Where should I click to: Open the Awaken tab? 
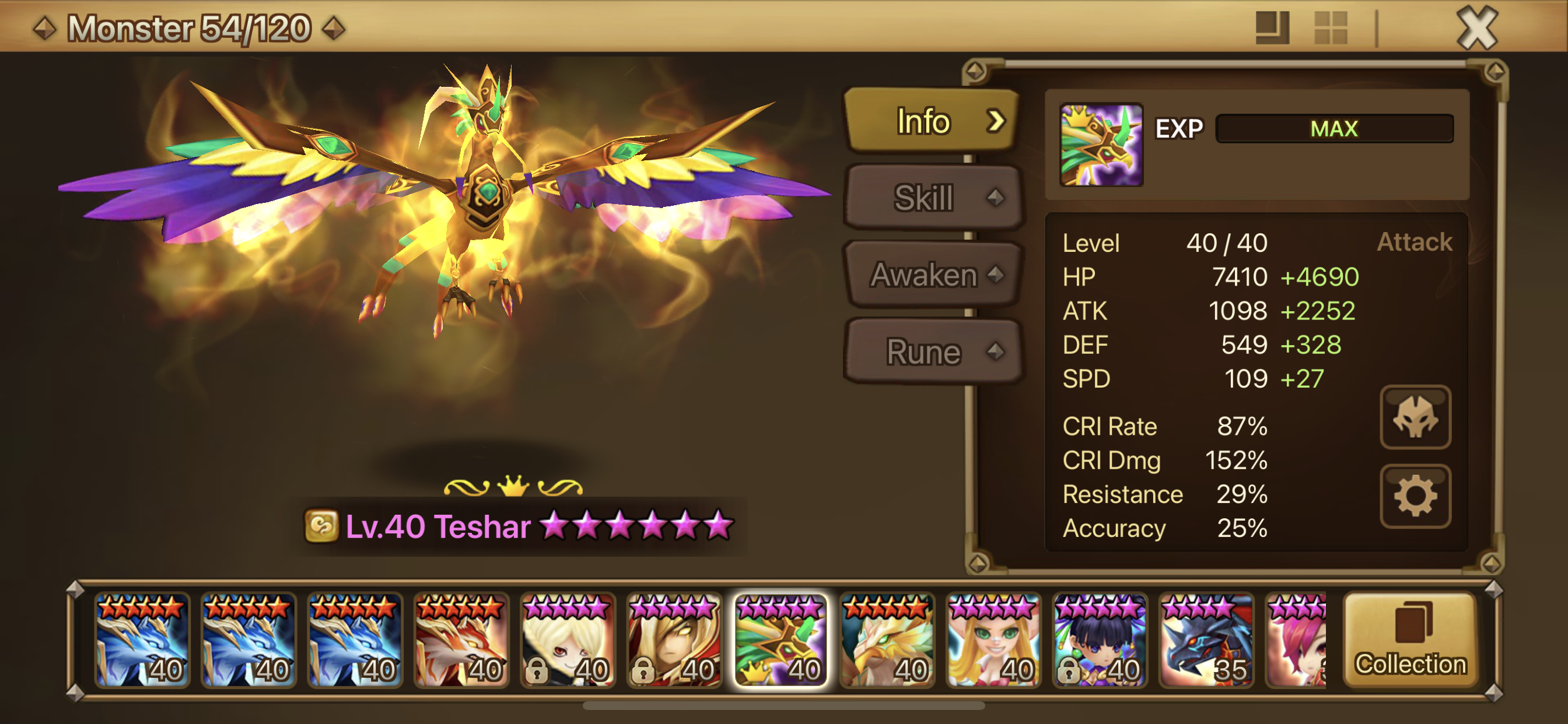pos(932,275)
